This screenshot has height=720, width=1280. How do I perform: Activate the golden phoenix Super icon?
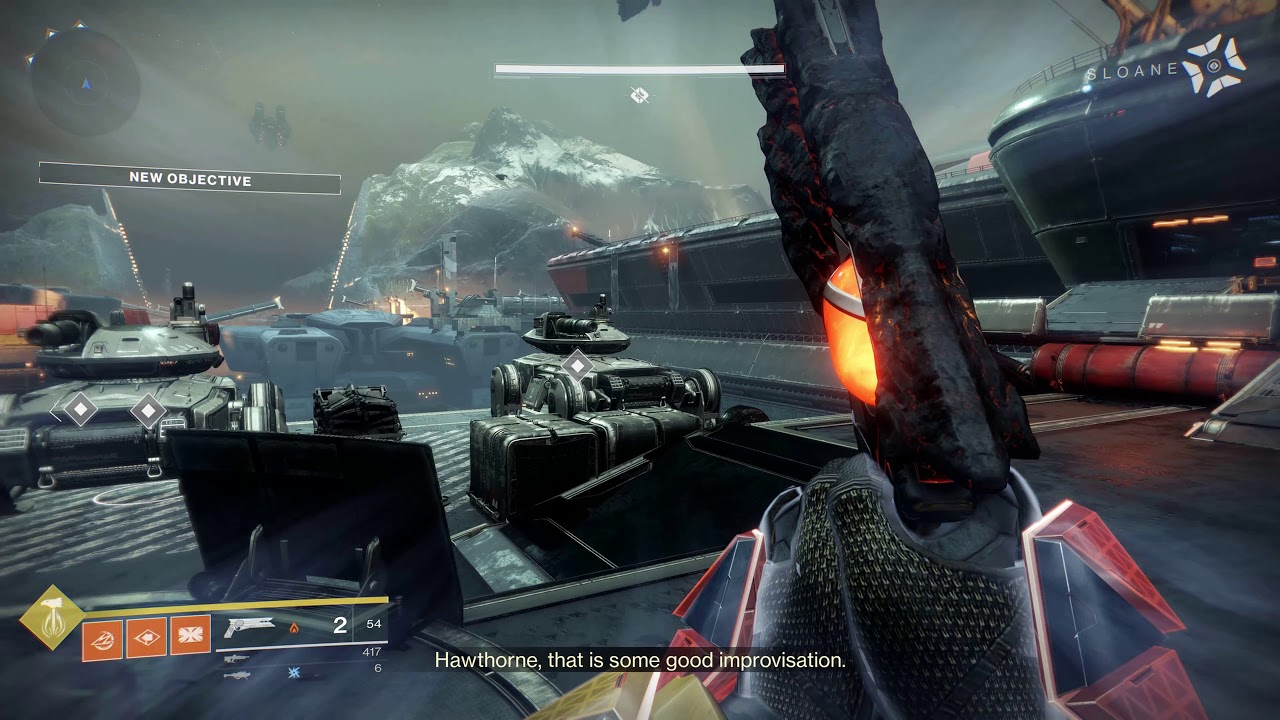(50, 615)
